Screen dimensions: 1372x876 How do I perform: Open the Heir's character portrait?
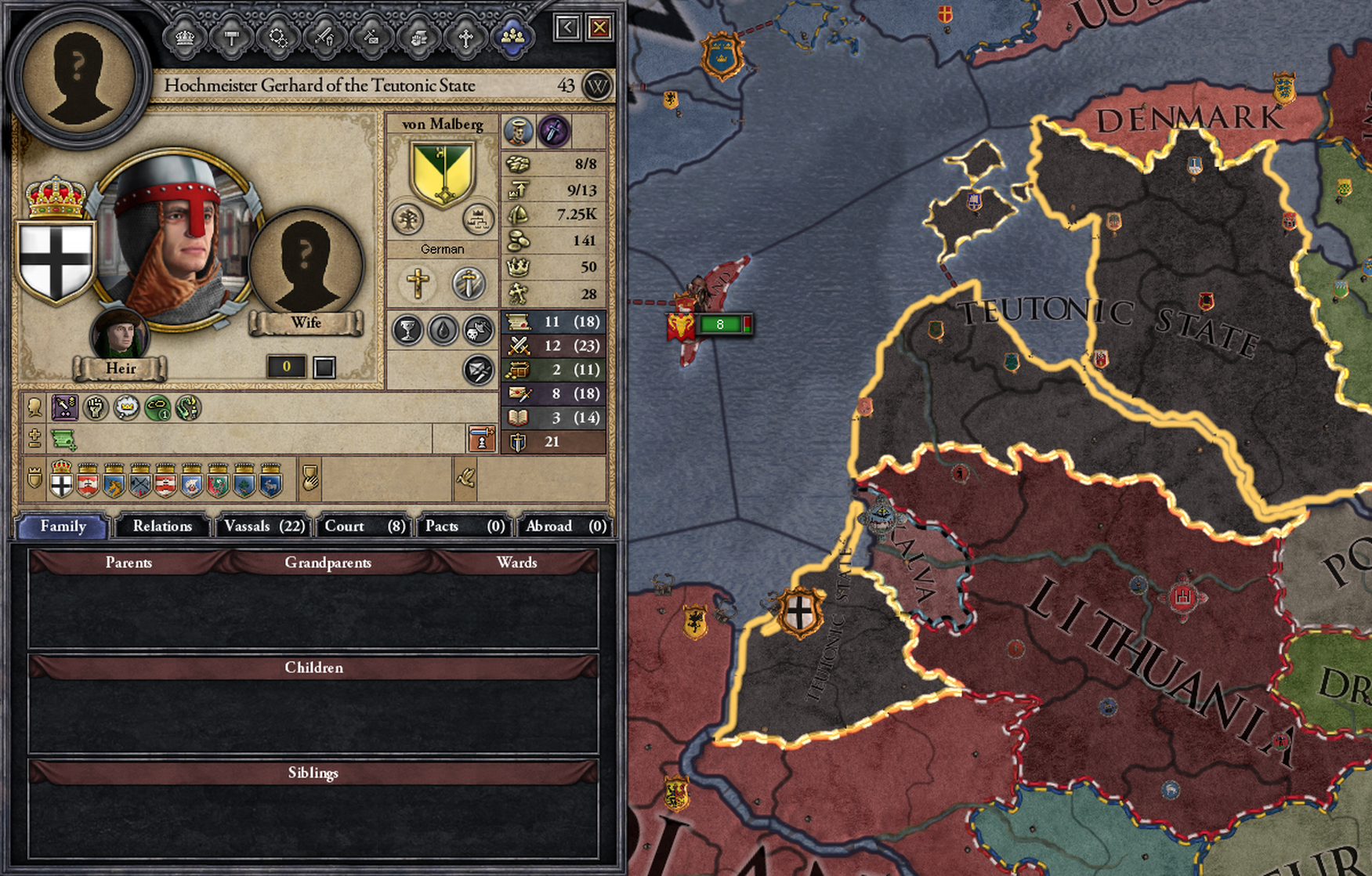(x=119, y=335)
